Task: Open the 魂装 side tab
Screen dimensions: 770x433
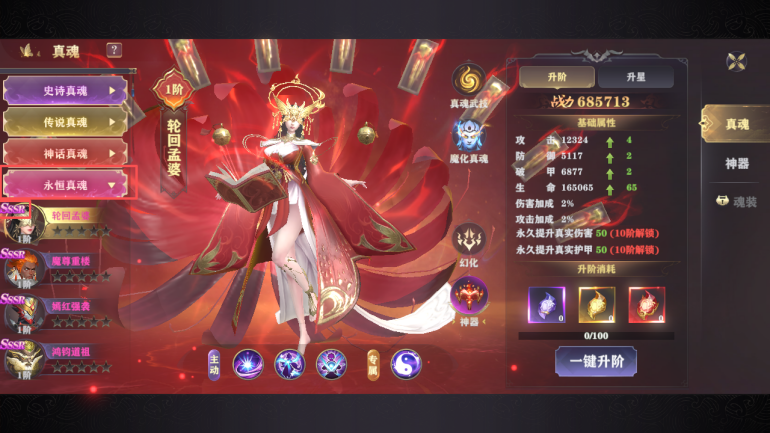Action: point(736,201)
